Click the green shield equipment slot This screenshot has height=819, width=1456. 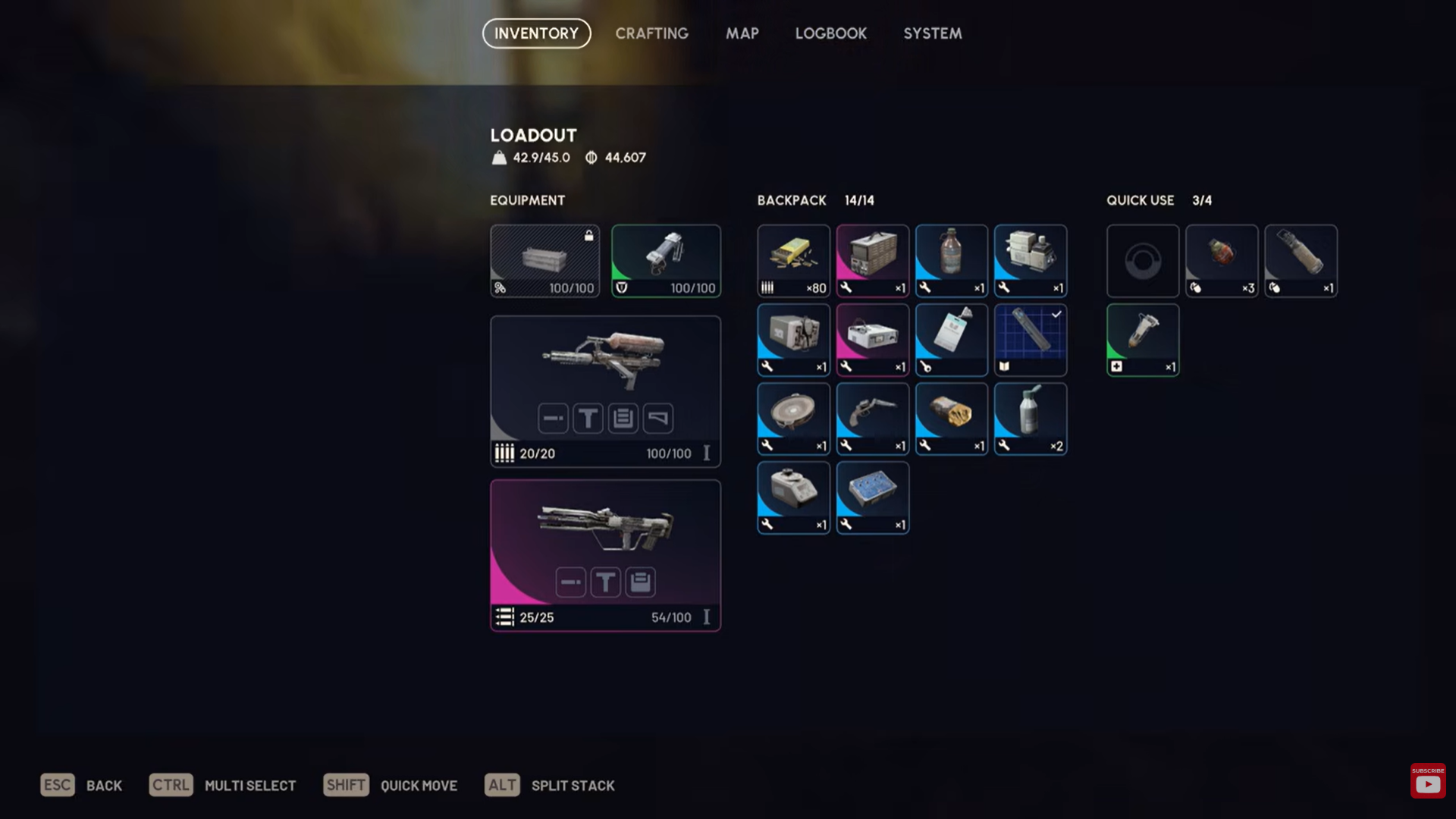point(666,260)
